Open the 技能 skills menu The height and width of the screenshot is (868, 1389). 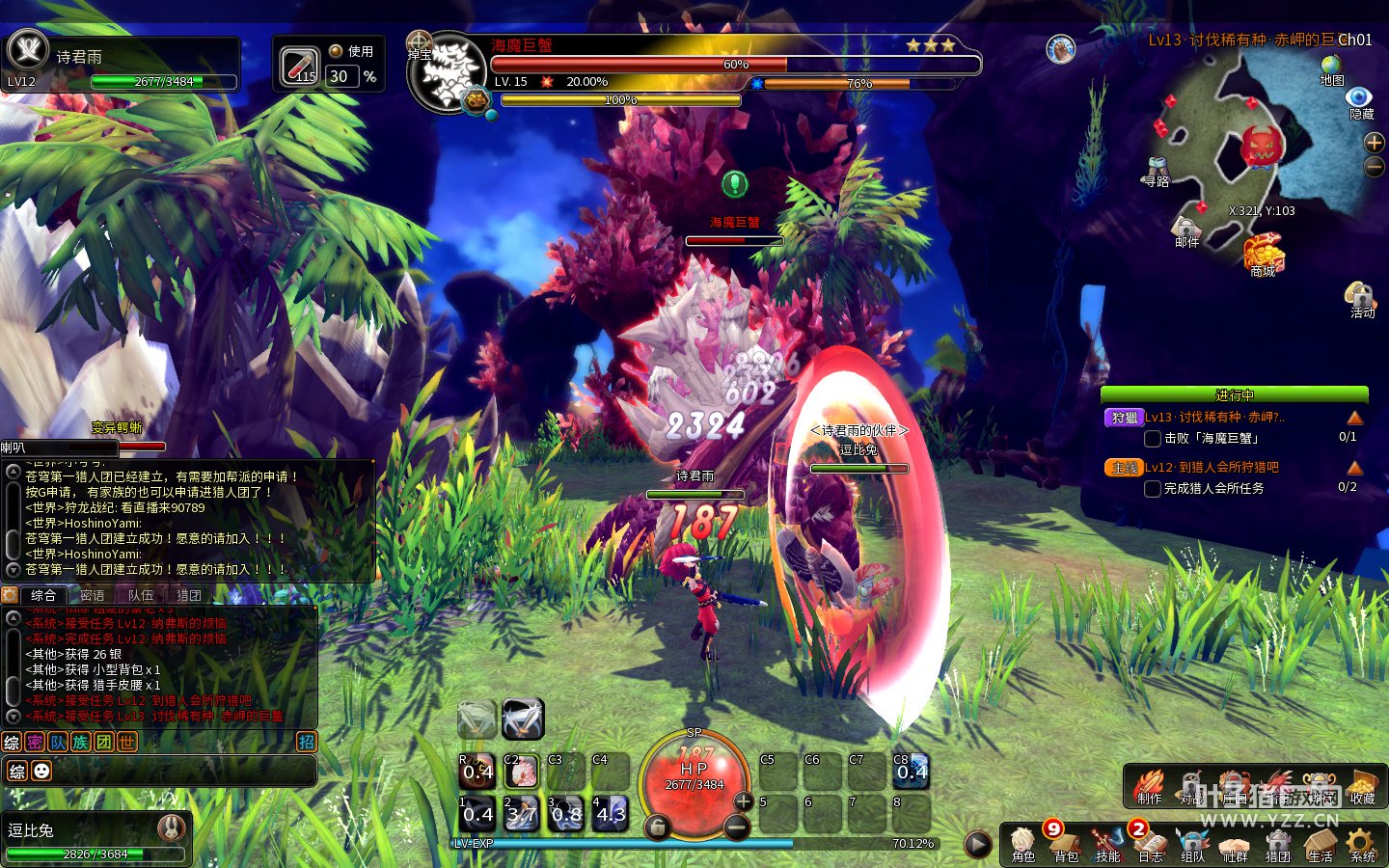coord(1107,843)
